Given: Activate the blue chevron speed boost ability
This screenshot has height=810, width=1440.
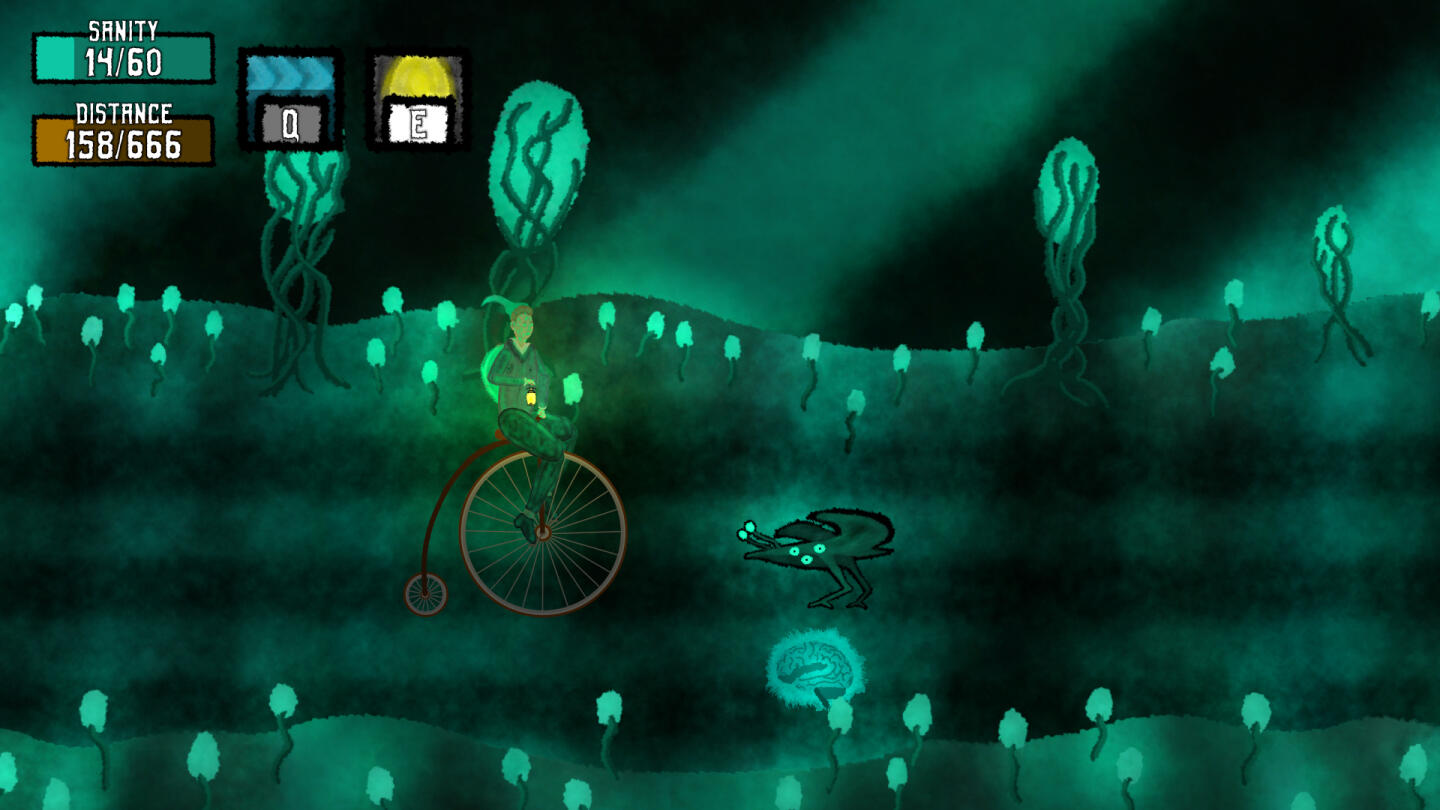Looking at the screenshot, I should click(x=290, y=100).
